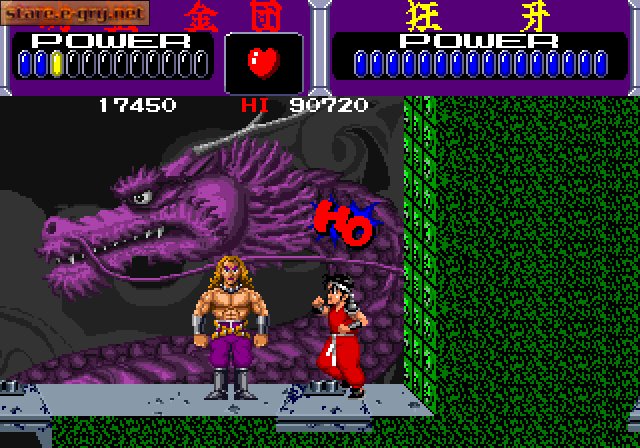Click the stare-e-gry.net watermark

(x=76, y=13)
